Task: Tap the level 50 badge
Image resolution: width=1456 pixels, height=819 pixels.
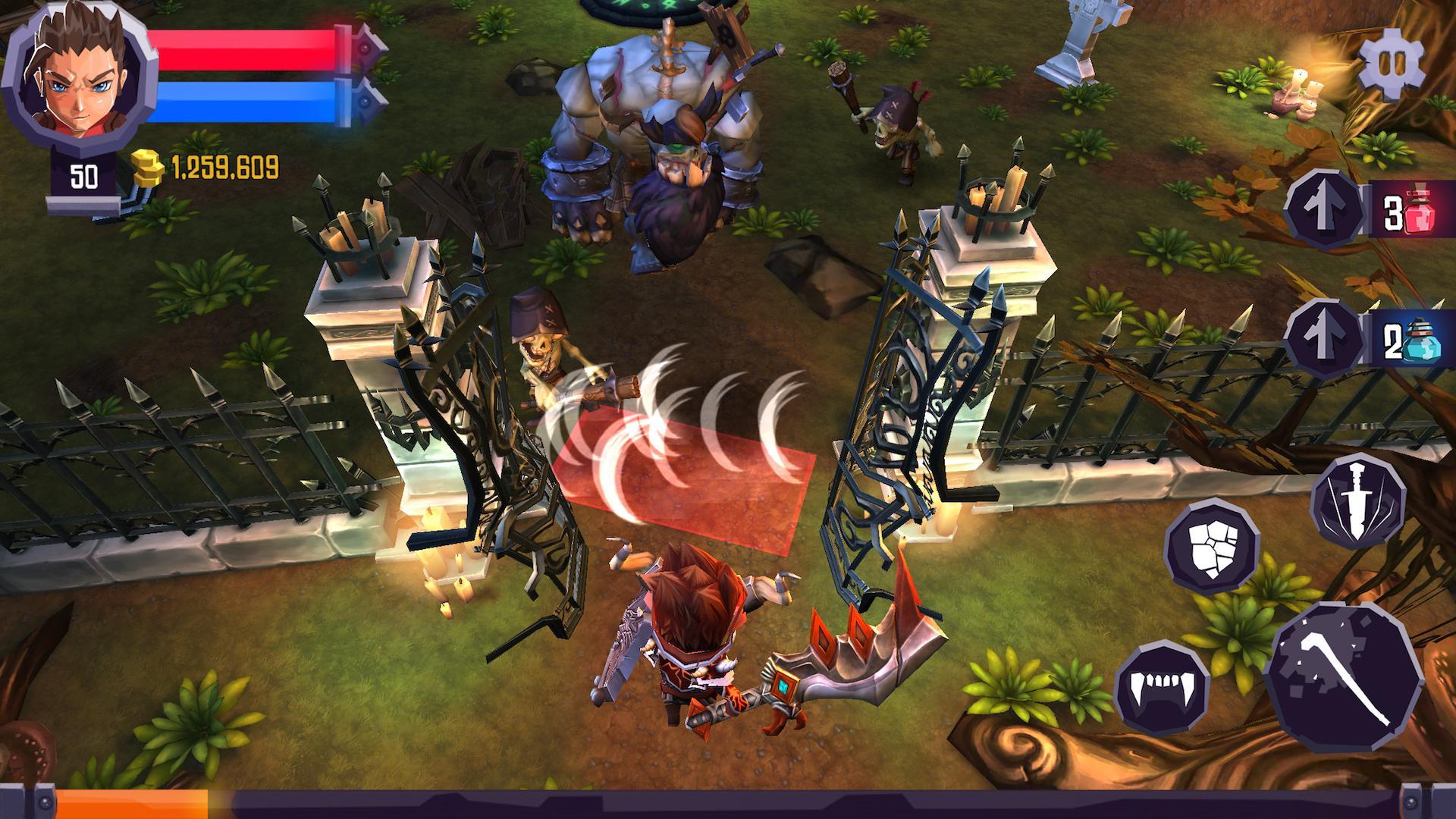Action: click(86, 176)
